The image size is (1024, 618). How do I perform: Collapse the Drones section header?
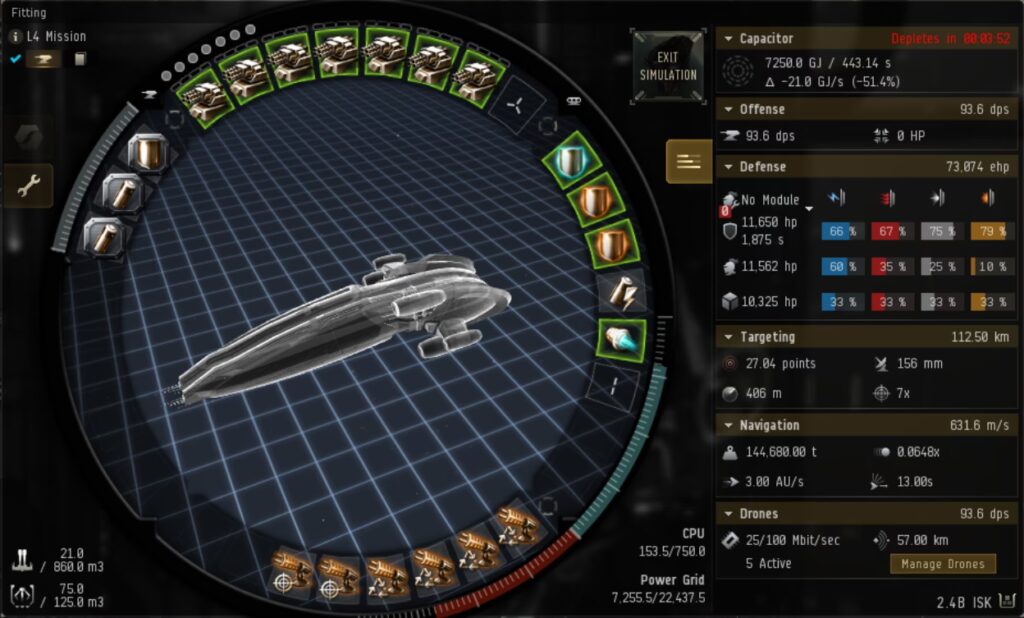[x=729, y=513]
